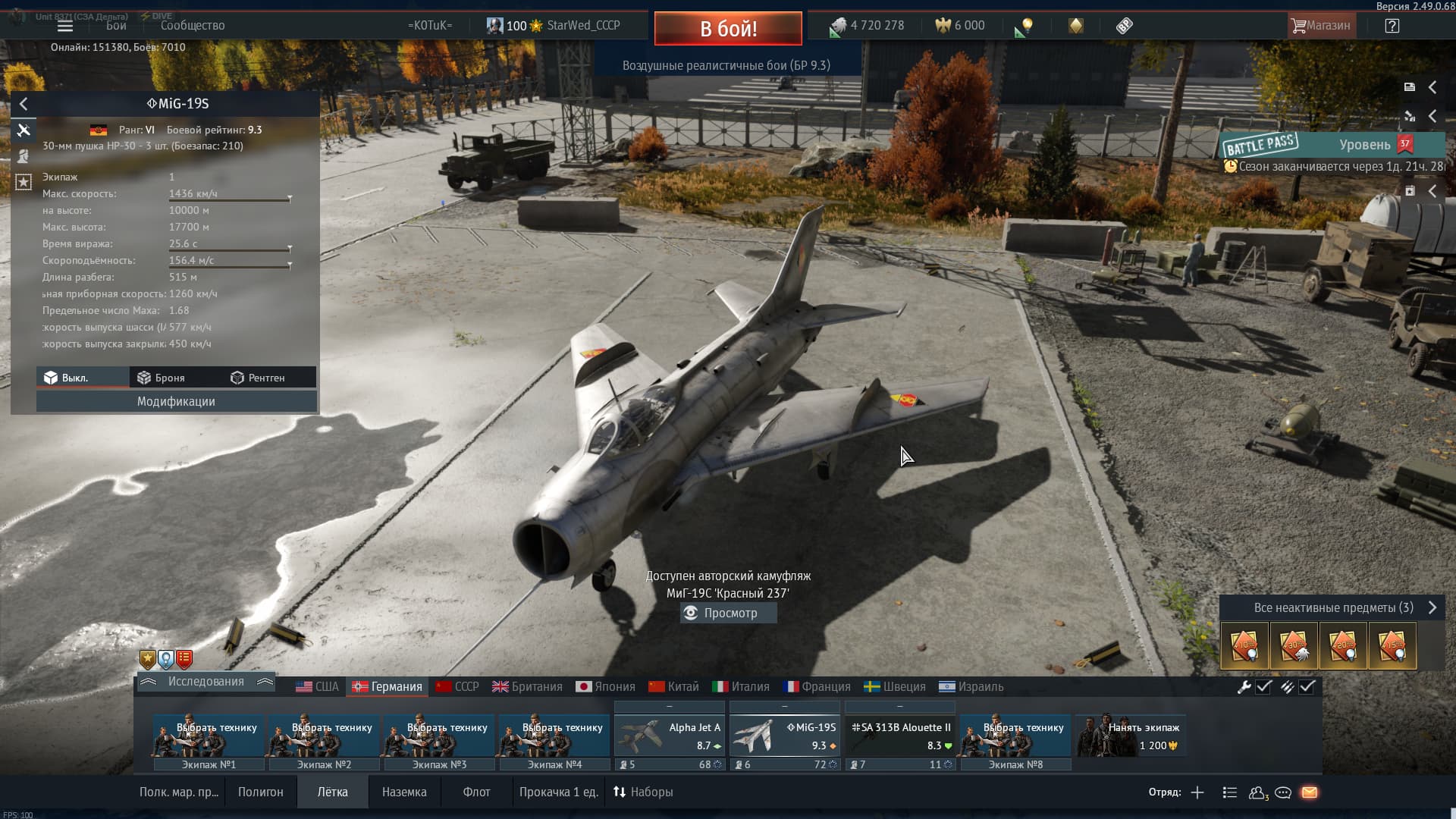Select the SA 313B Alouette II slot

(x=899, y=736)
